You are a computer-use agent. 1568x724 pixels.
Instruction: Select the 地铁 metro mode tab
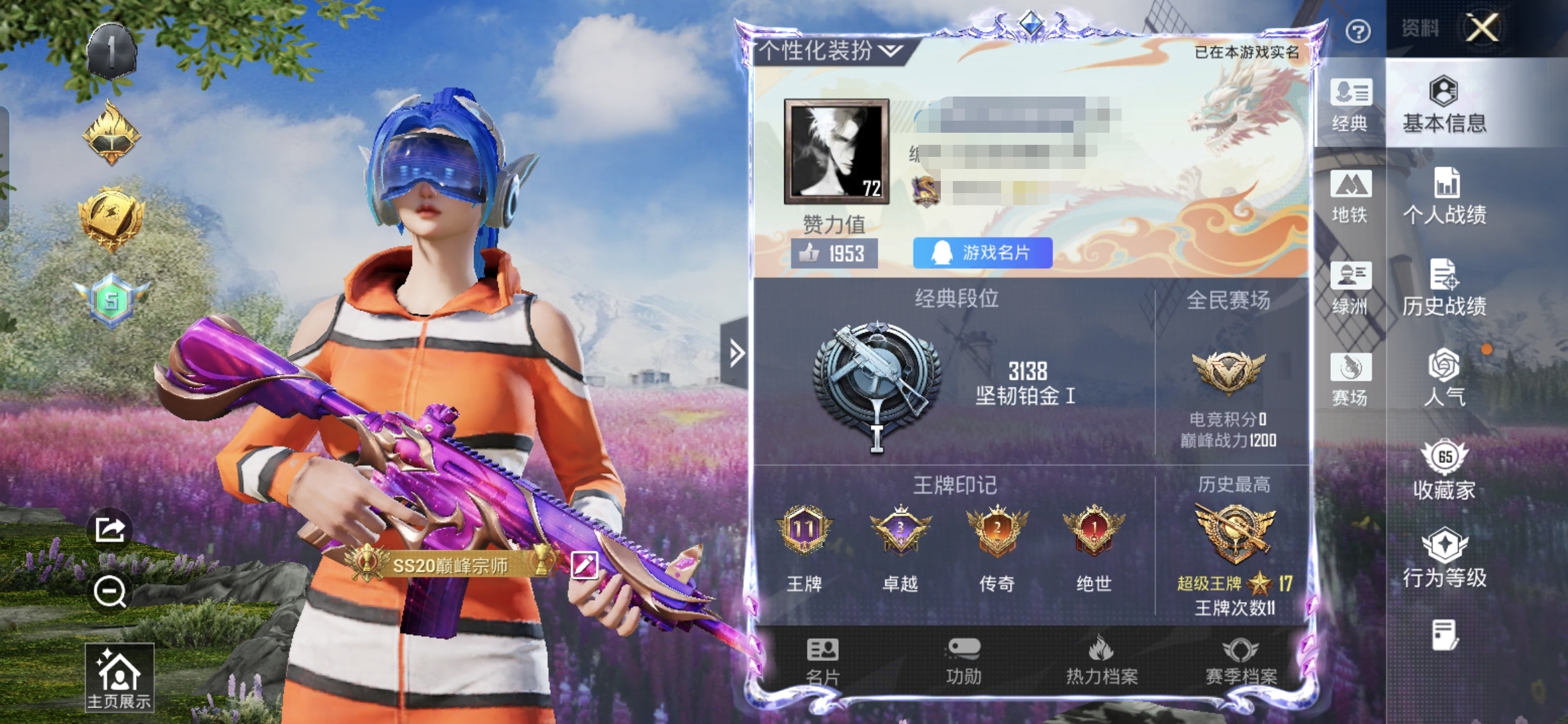[1350, 197]
